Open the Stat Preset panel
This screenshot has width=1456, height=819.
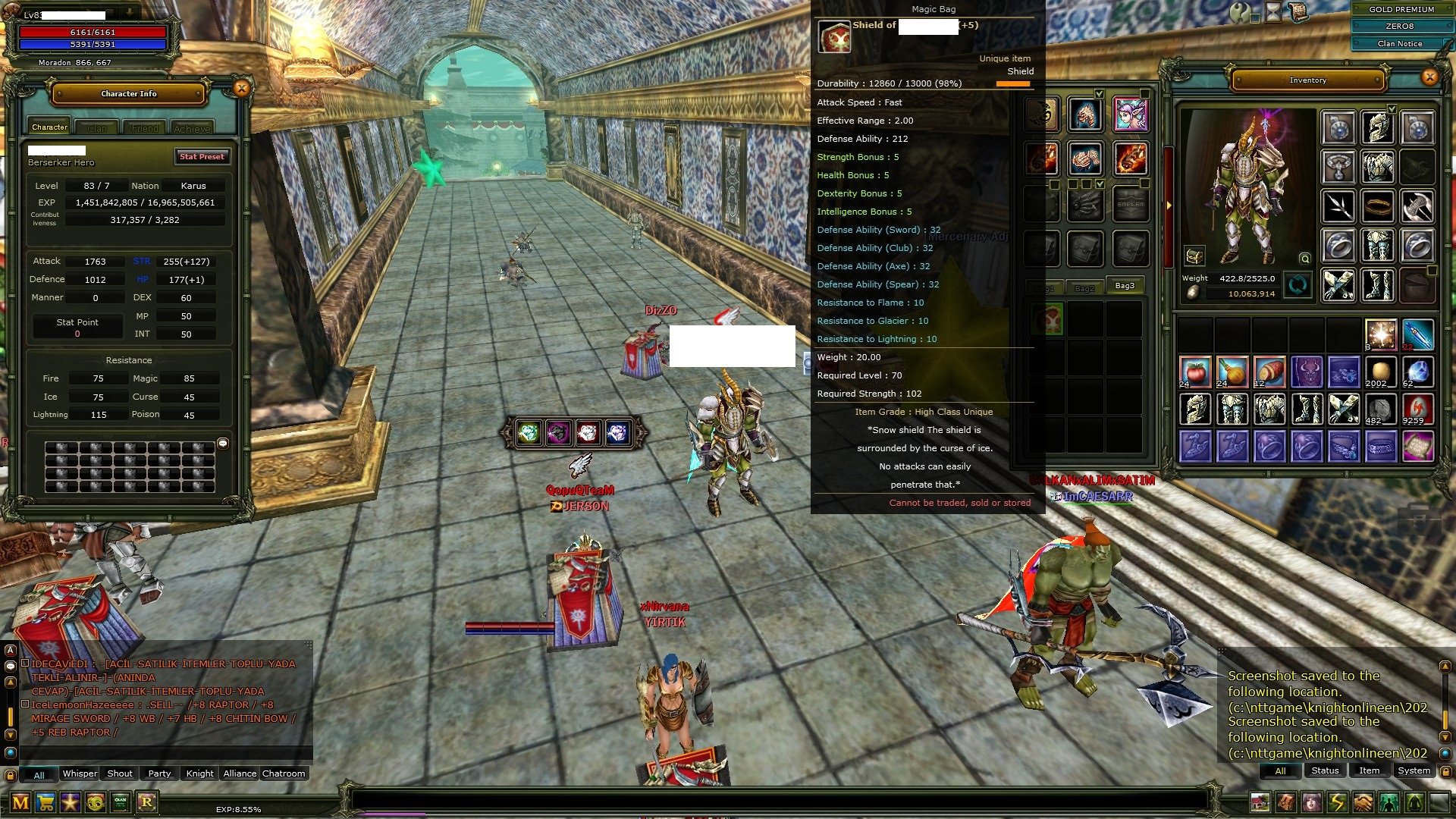tap(202, 156)
